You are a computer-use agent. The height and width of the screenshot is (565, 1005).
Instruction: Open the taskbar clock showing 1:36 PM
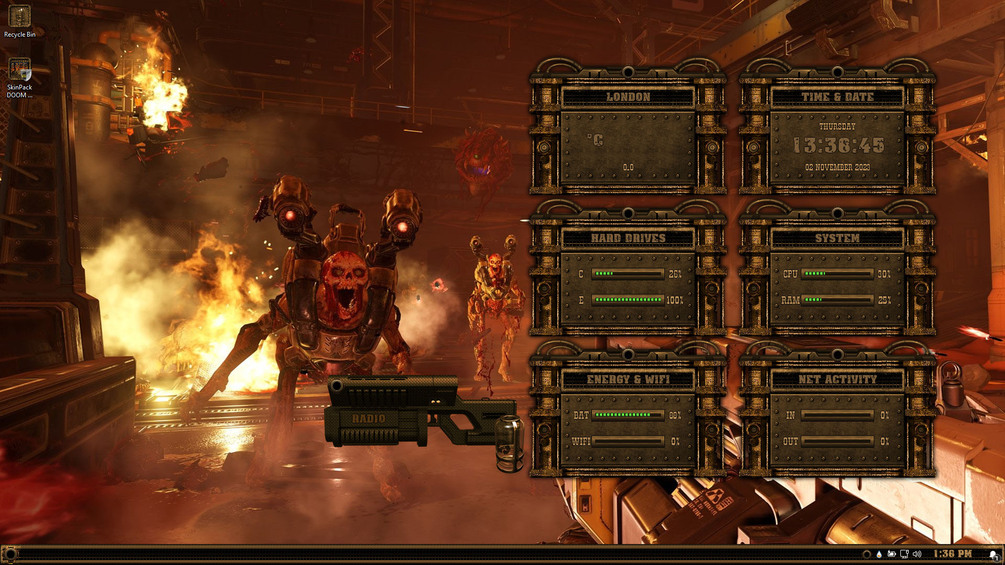point(951,554)
